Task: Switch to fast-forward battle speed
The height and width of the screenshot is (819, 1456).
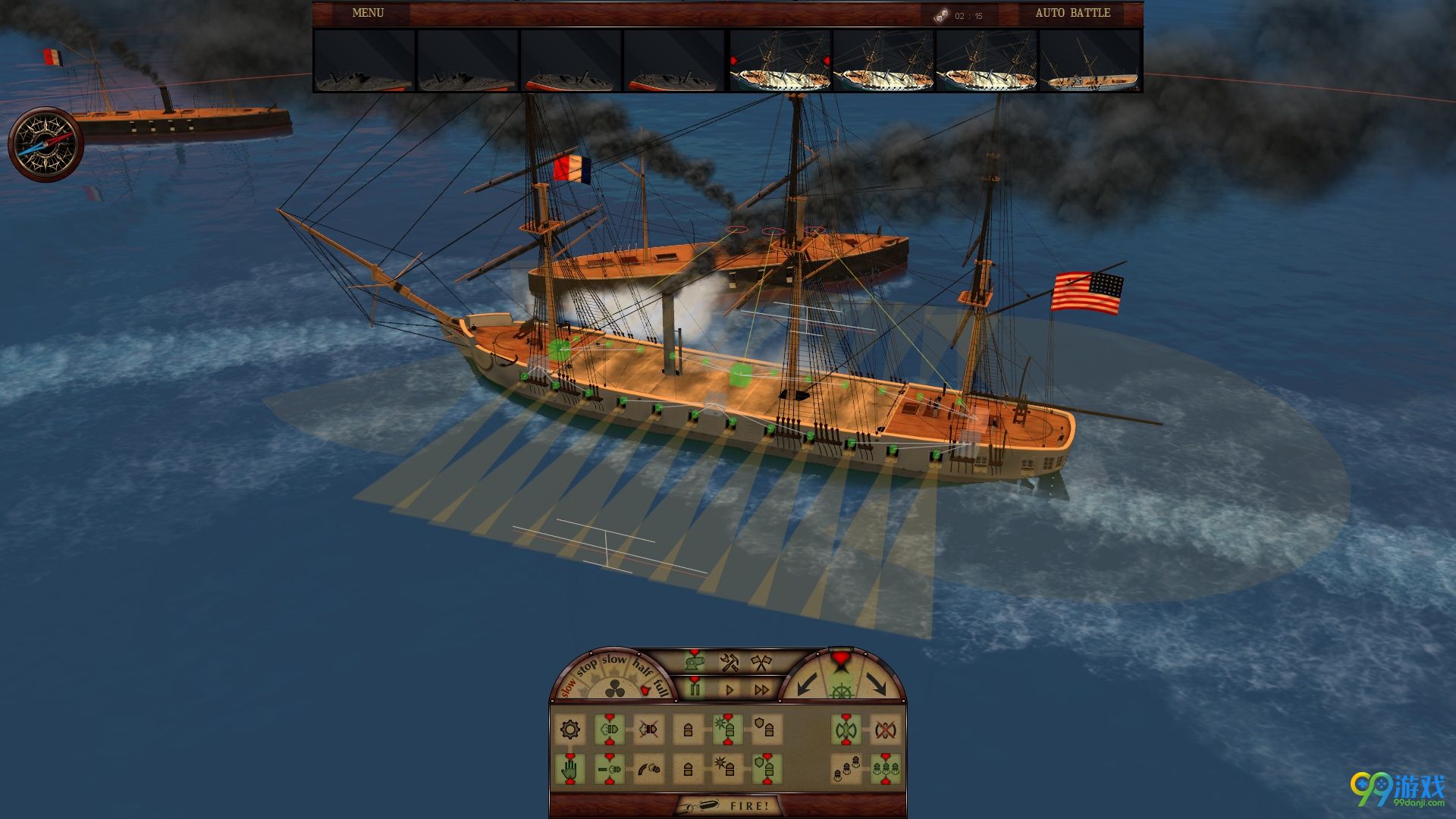Action: point(761,689)
